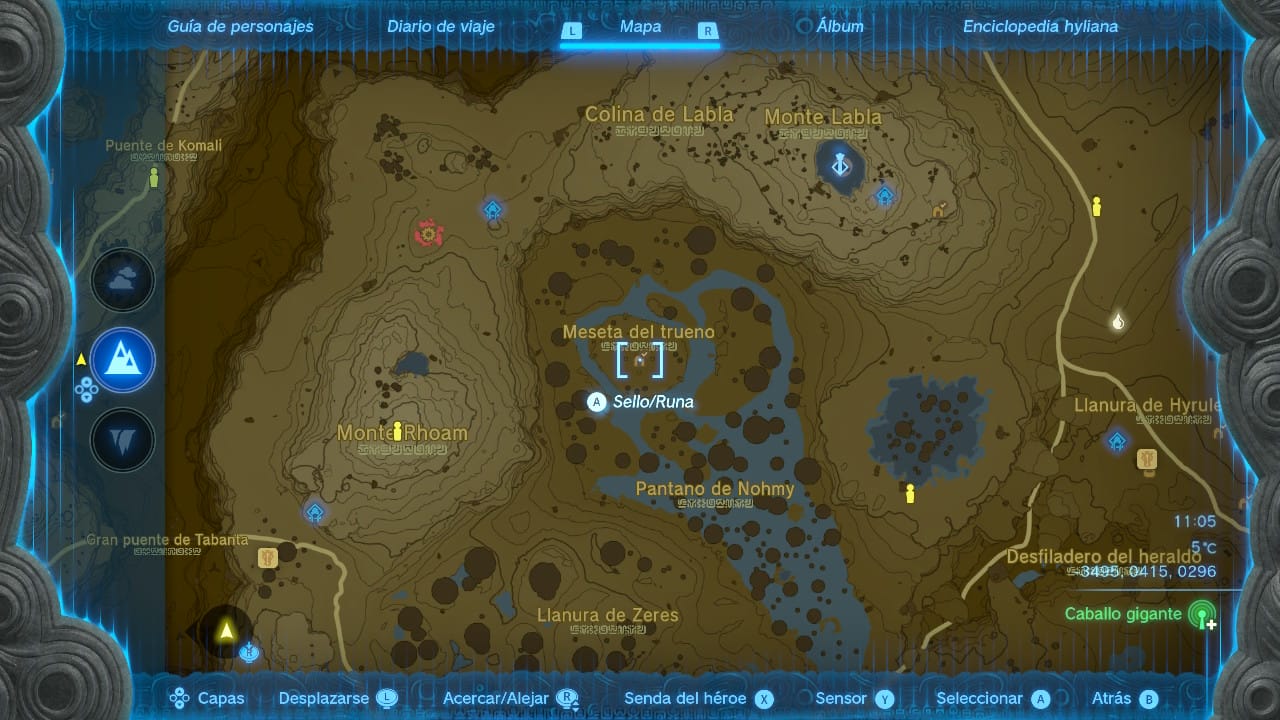Select the stable icon near Gran puente de Tabanta
Viewport: 1280px width, 720px height.
267,558
